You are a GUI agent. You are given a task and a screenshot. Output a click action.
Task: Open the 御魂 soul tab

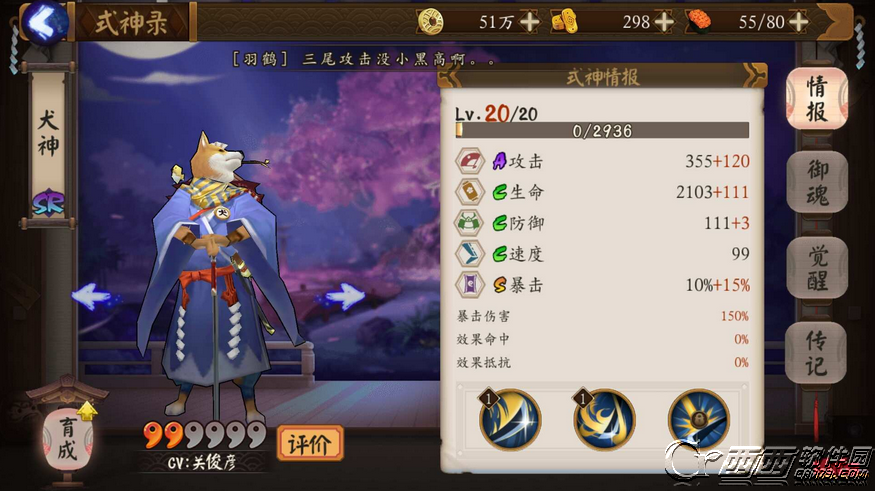(x=817, y=182)
